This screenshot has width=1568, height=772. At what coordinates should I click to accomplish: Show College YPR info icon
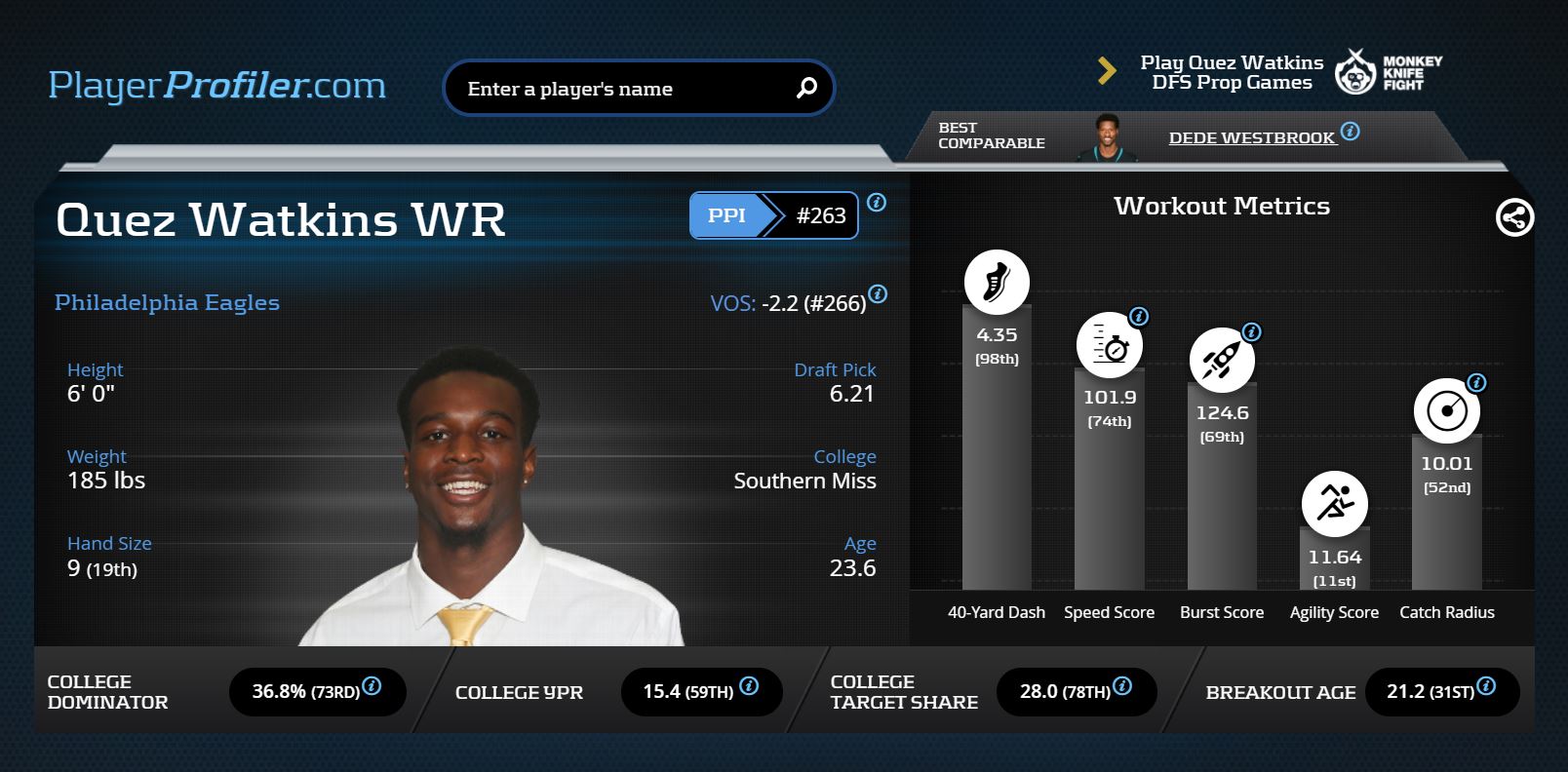click(749, 686)
